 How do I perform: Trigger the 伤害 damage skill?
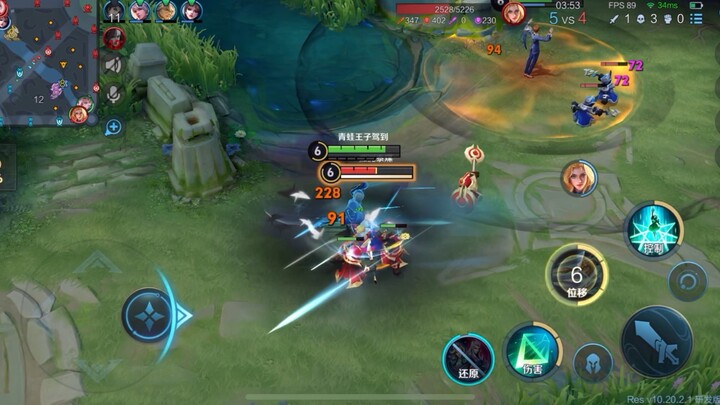(x=533, y=352)
